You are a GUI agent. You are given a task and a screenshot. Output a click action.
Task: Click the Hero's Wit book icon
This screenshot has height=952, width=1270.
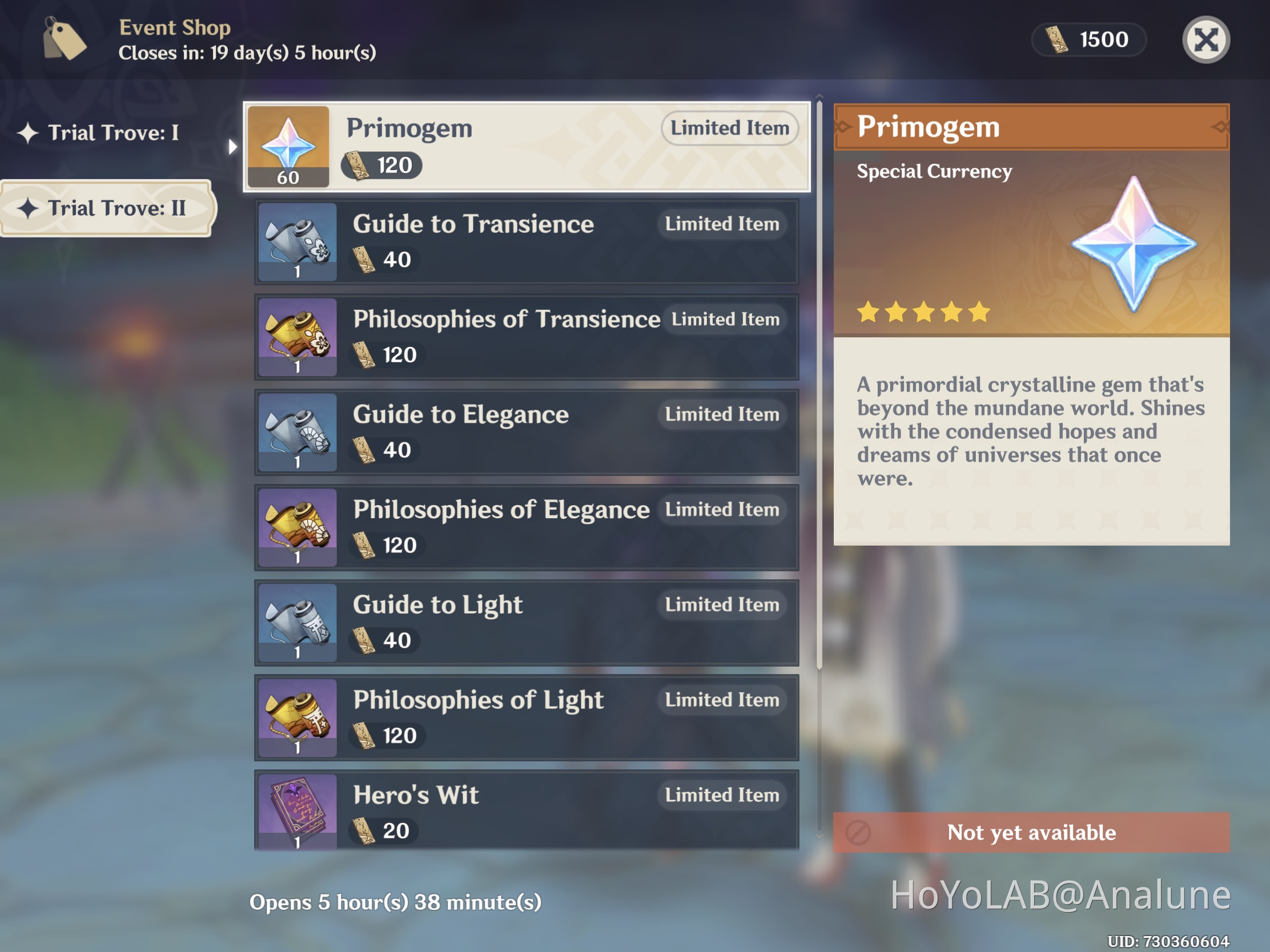click(298, 811)
